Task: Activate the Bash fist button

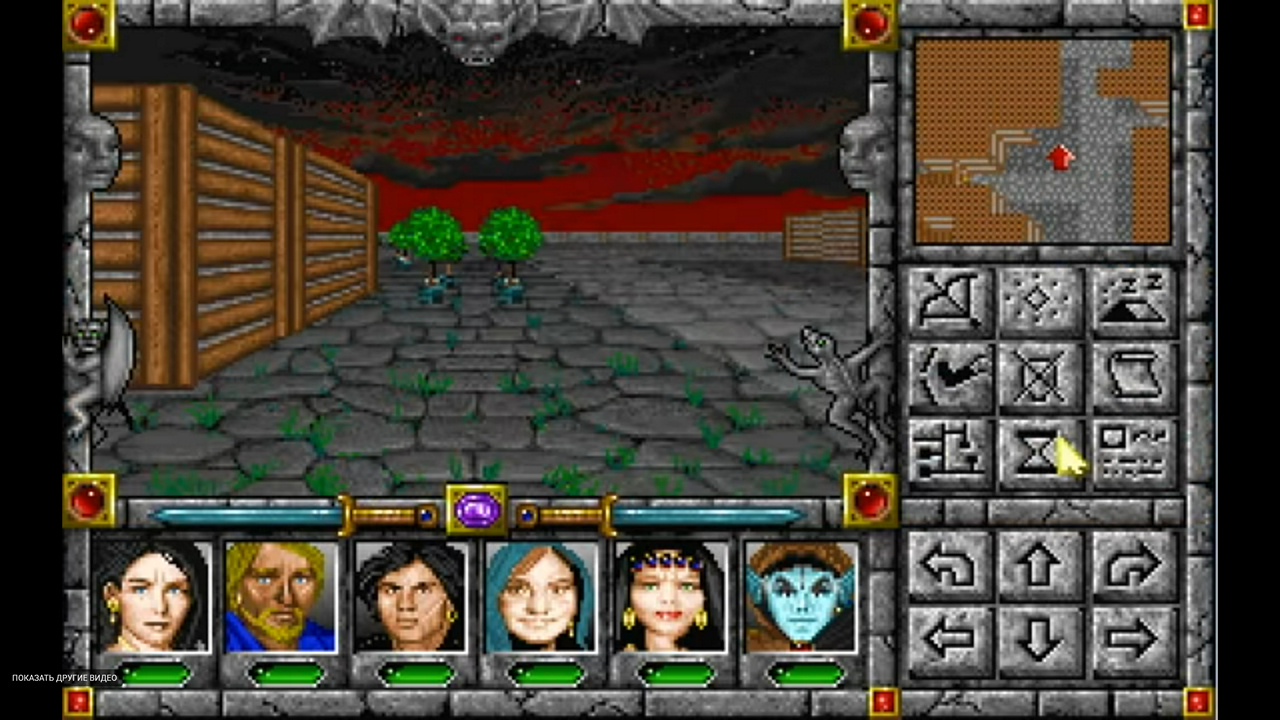Action: click(950, 378)
